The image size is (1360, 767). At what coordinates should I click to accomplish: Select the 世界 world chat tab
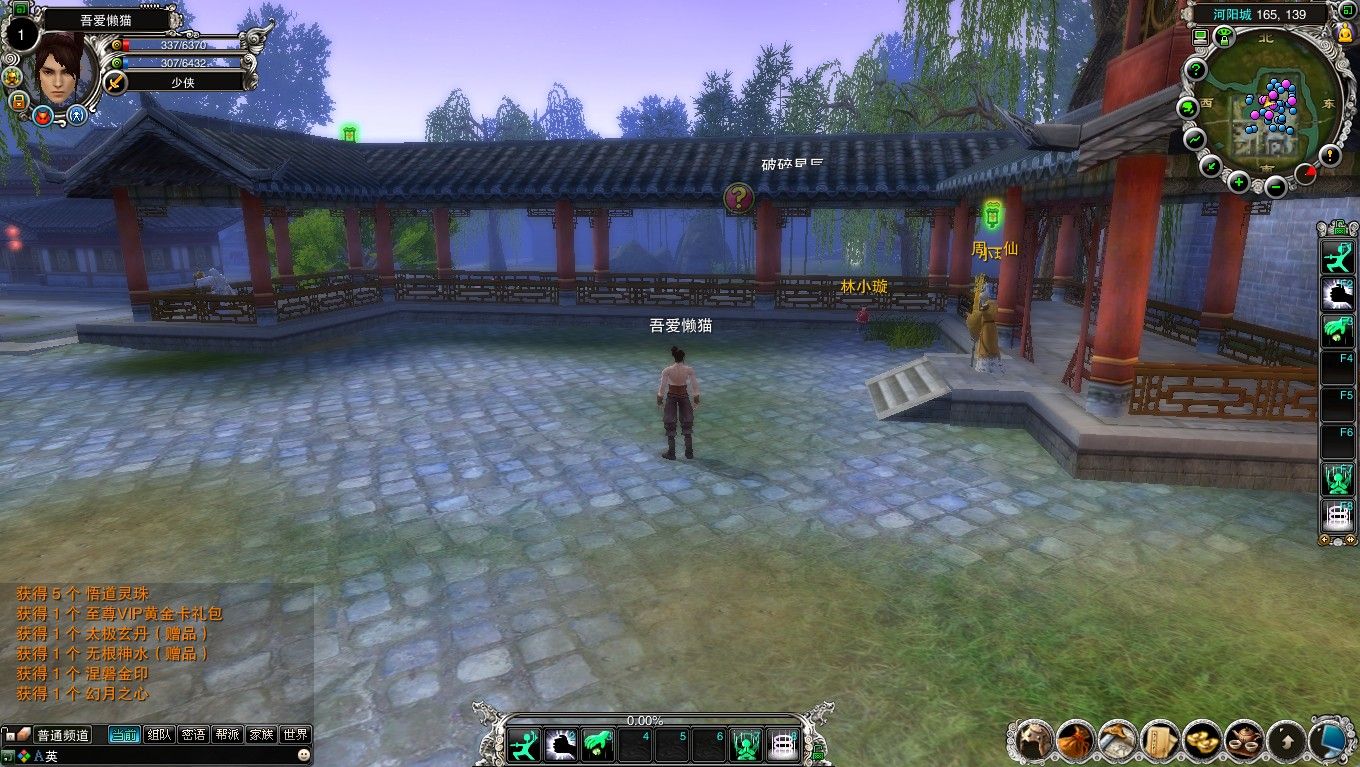[295, 734]
